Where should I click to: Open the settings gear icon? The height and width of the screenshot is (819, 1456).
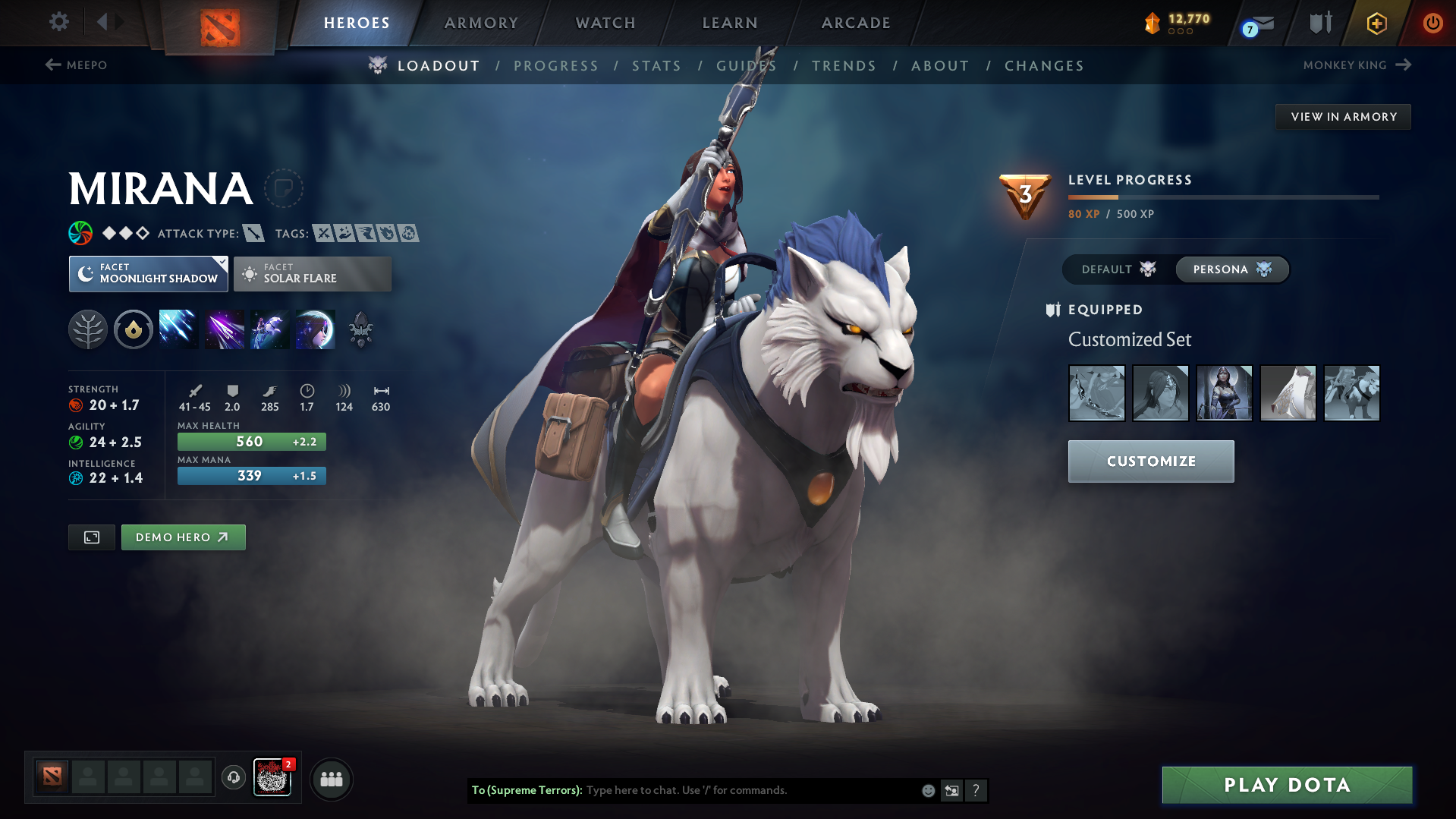pyautogui.click(x=58, y=22)
